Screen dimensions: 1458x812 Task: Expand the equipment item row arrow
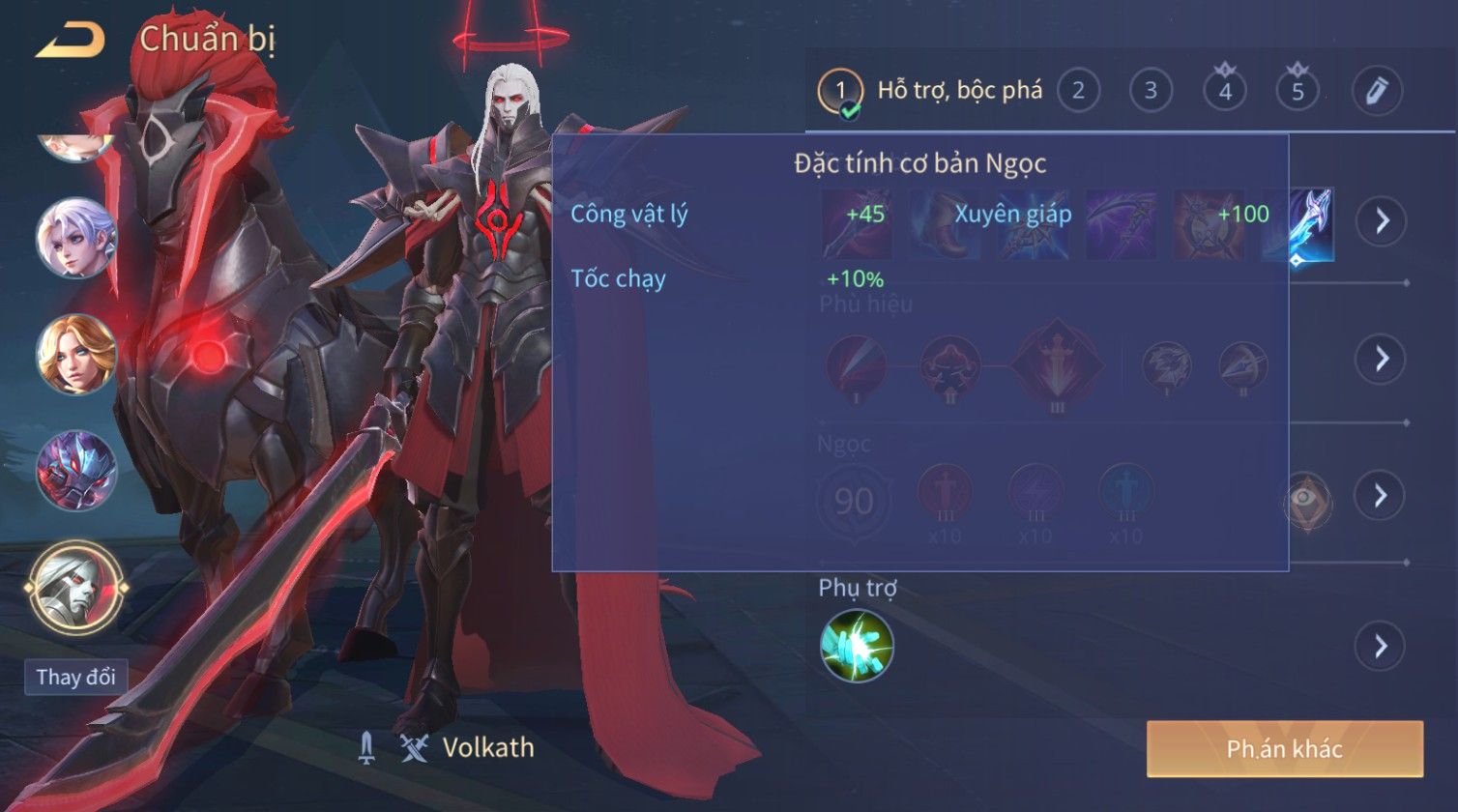1381,221
